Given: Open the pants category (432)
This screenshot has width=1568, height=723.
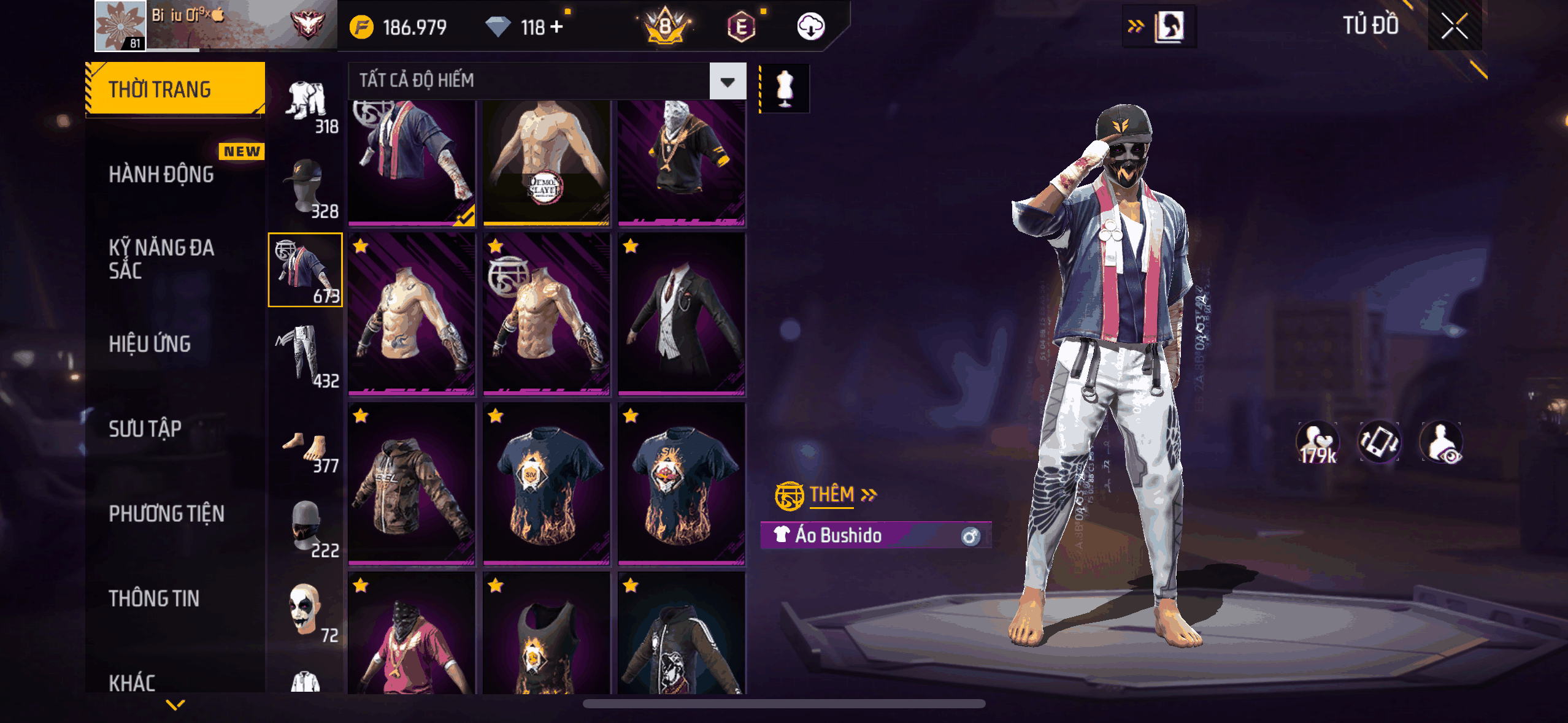Looking at the screenshot, I should (x=306, y=356).
